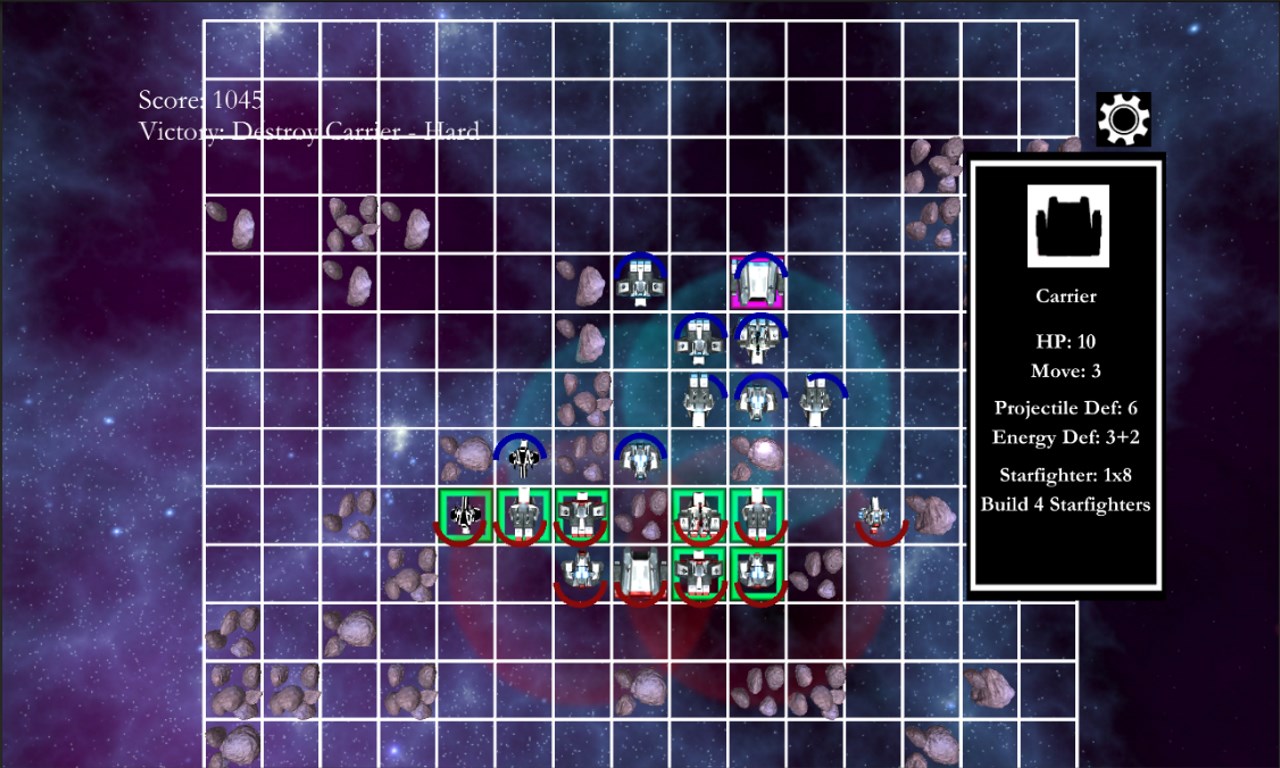Click the Projectile Def: 6 stat
Screen dimensions: 1280x768
1067,408
